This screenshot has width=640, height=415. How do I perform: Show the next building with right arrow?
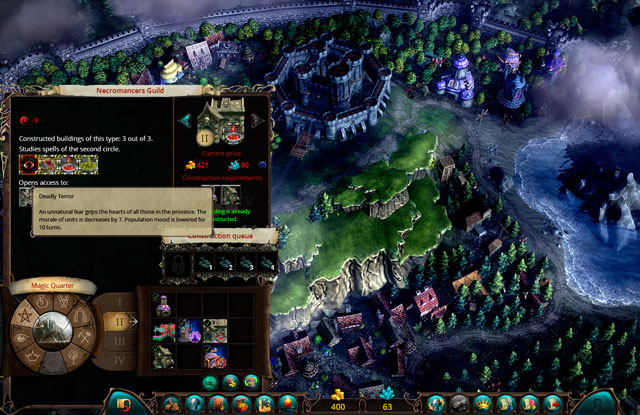point(259,120)
